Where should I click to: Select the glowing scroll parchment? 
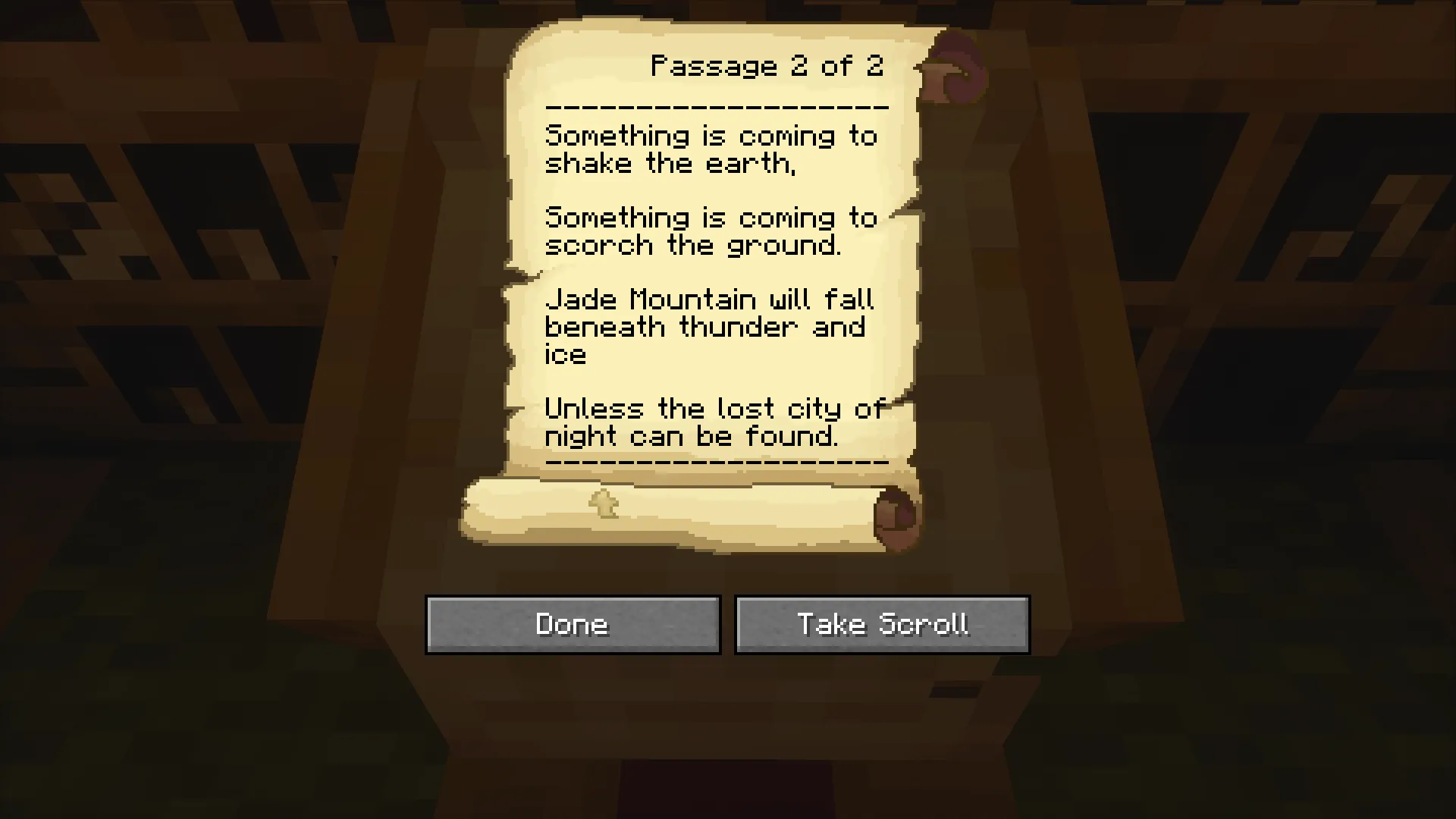click(713, 265)
